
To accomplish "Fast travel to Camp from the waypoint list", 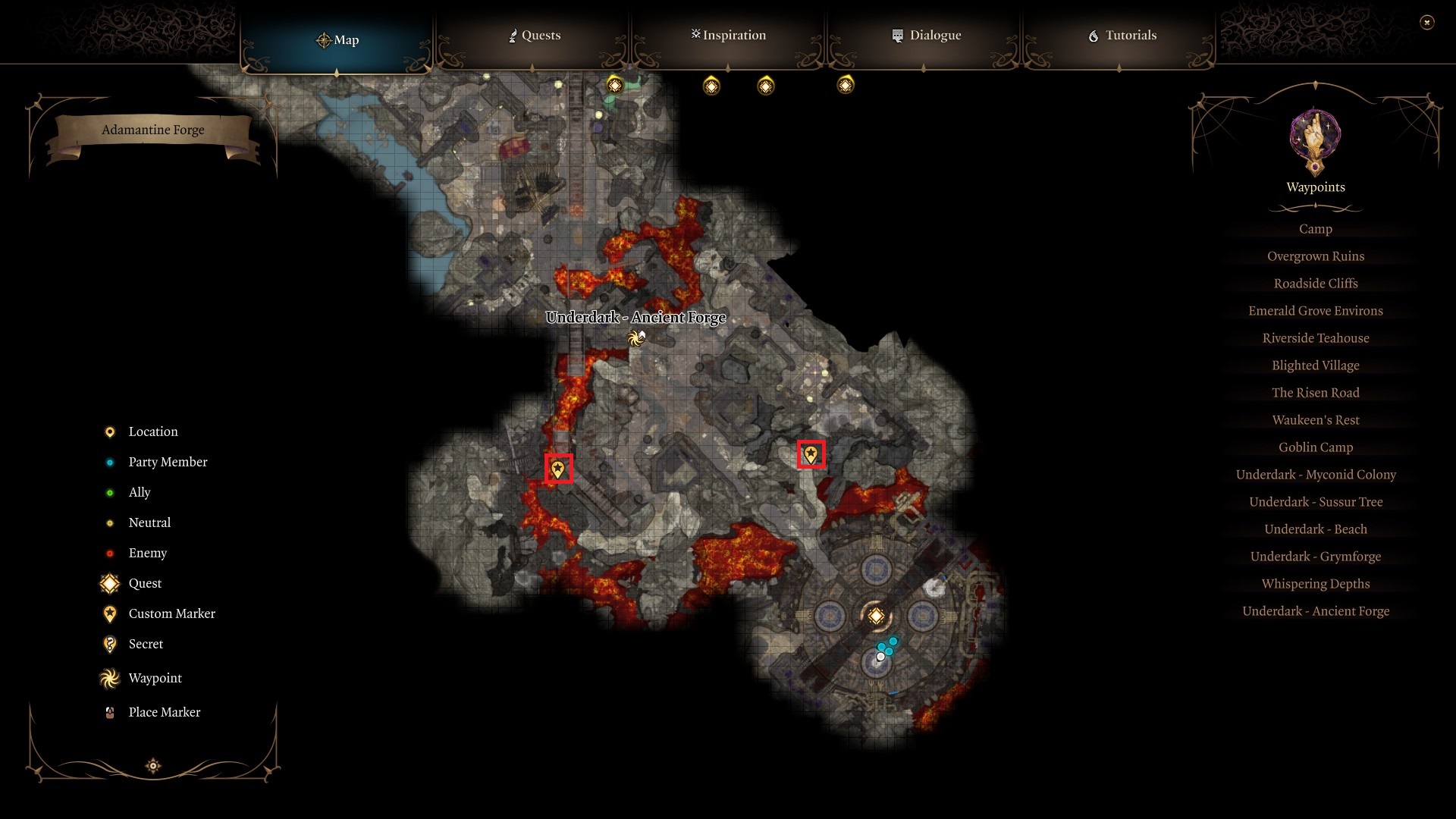I will coord(1316,228).
